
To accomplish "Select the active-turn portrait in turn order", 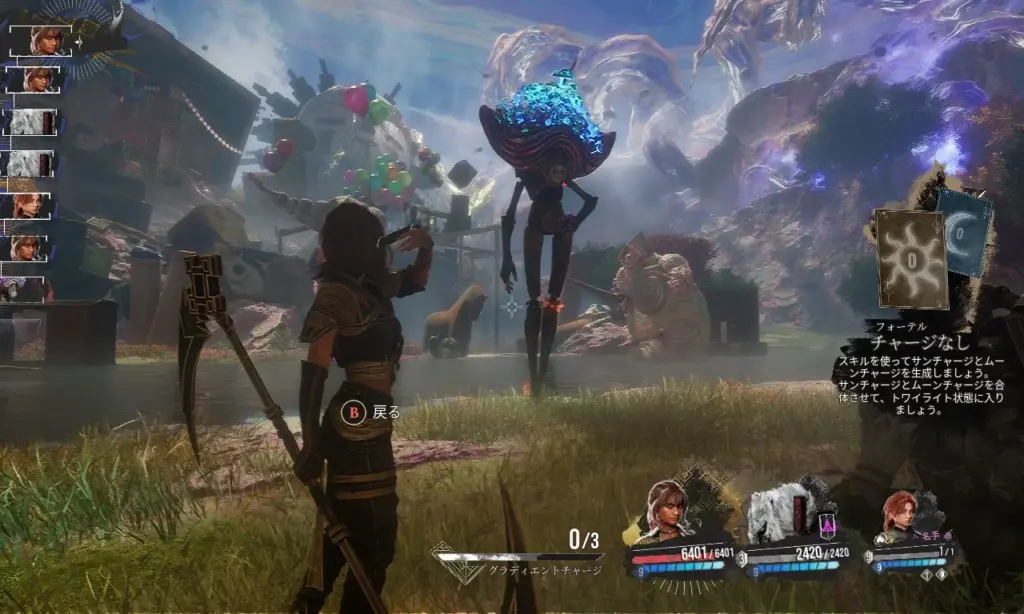I will pos(40,40).
